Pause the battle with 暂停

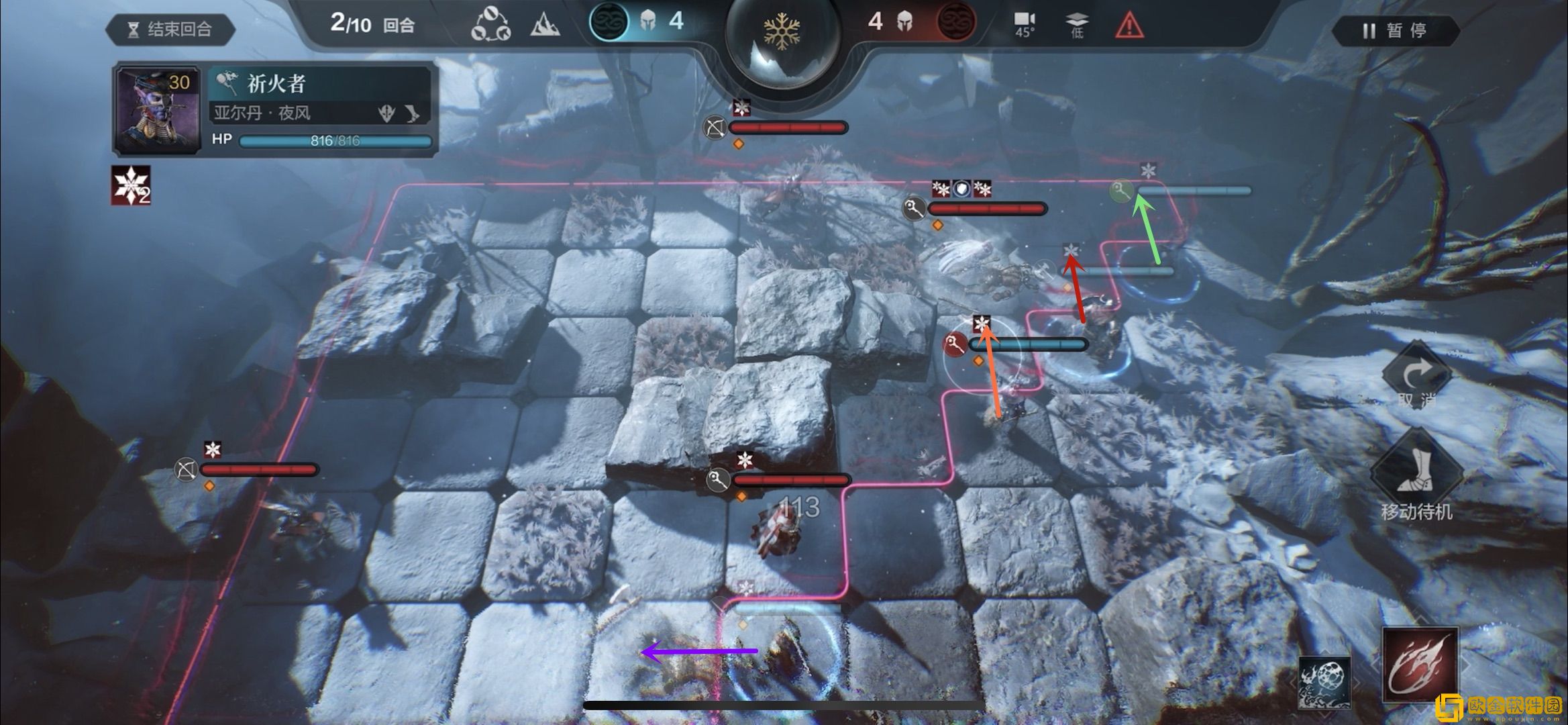1395,31
